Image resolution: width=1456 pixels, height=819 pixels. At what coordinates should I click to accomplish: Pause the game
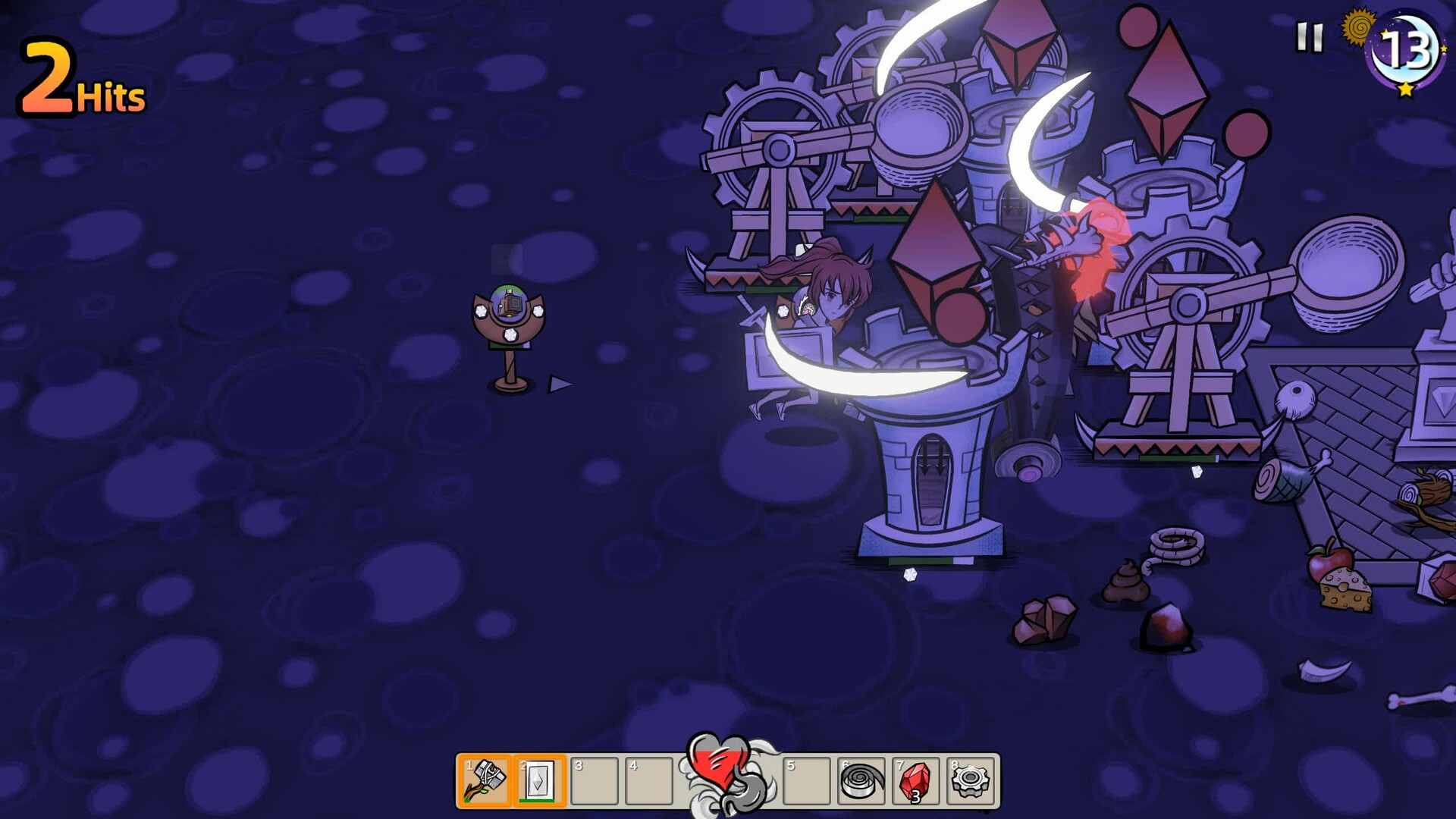[x=1309, y=37]
